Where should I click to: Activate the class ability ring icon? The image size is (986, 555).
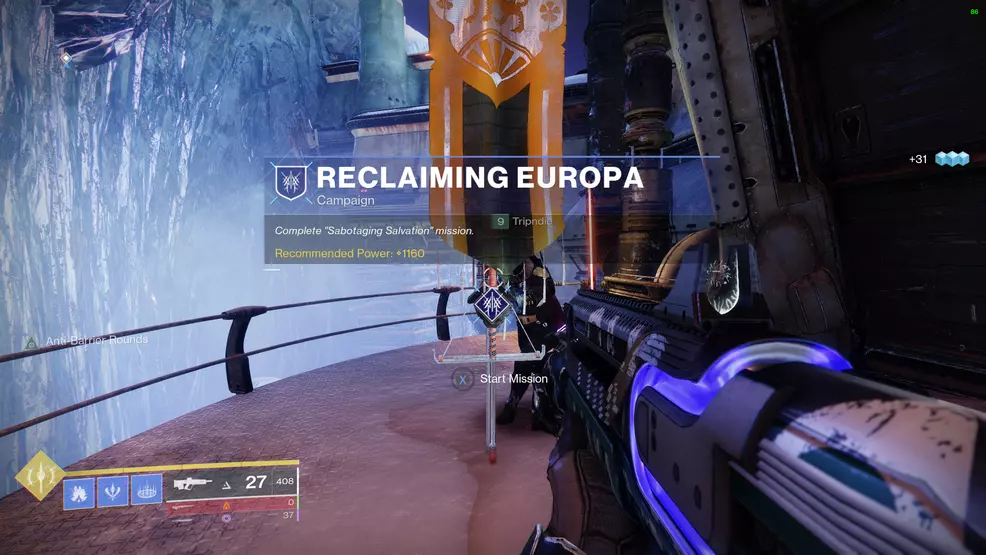tap(146, 489)
